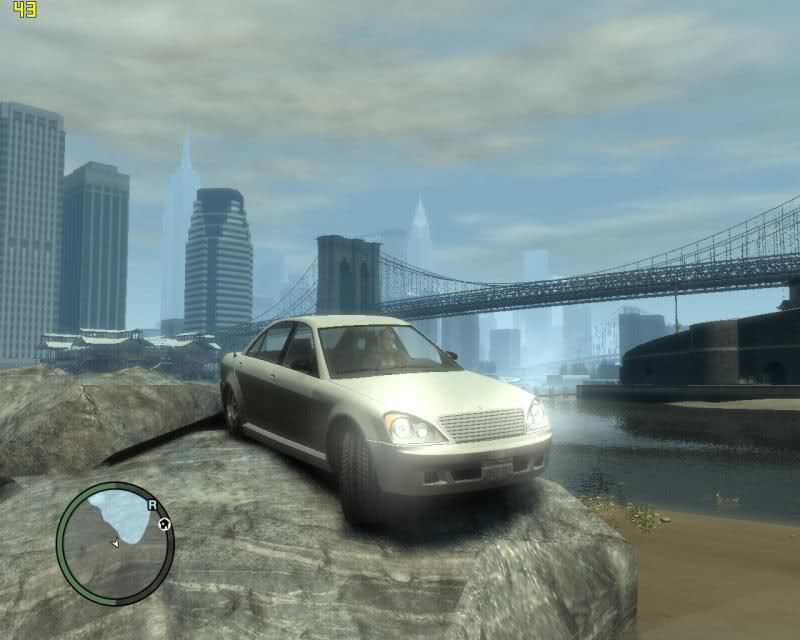The height and width of the screenshot is (640, 800).
Task: Click the R mission blip on the radar
Action: click(x=153, y=506)
